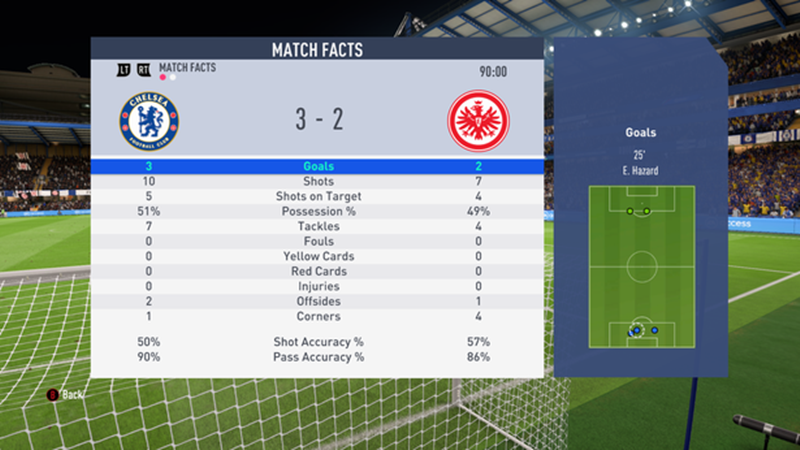Screen dimensions: 800x450
Task: Select the Shots stat row
Action: pos(318,181)
